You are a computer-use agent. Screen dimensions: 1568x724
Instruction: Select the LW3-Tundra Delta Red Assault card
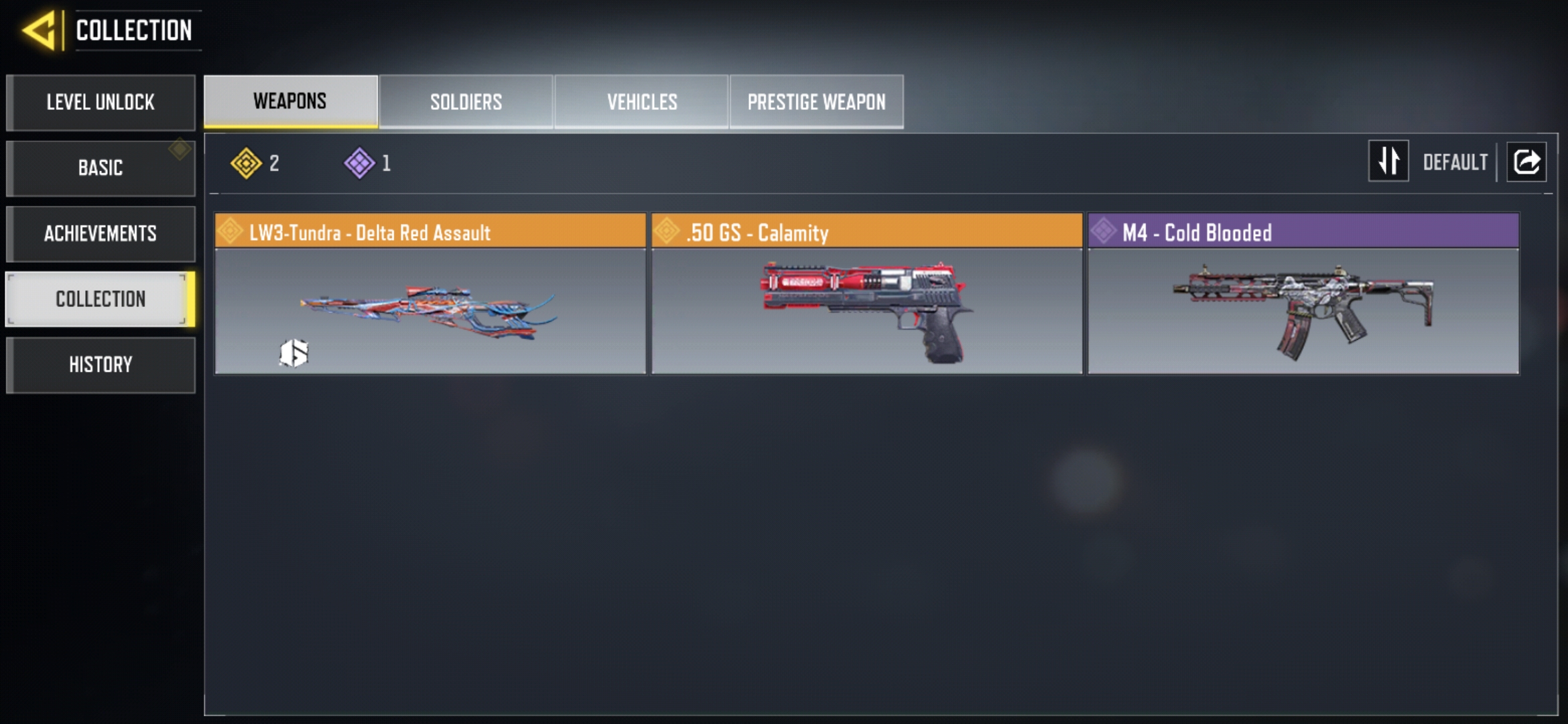430,294
